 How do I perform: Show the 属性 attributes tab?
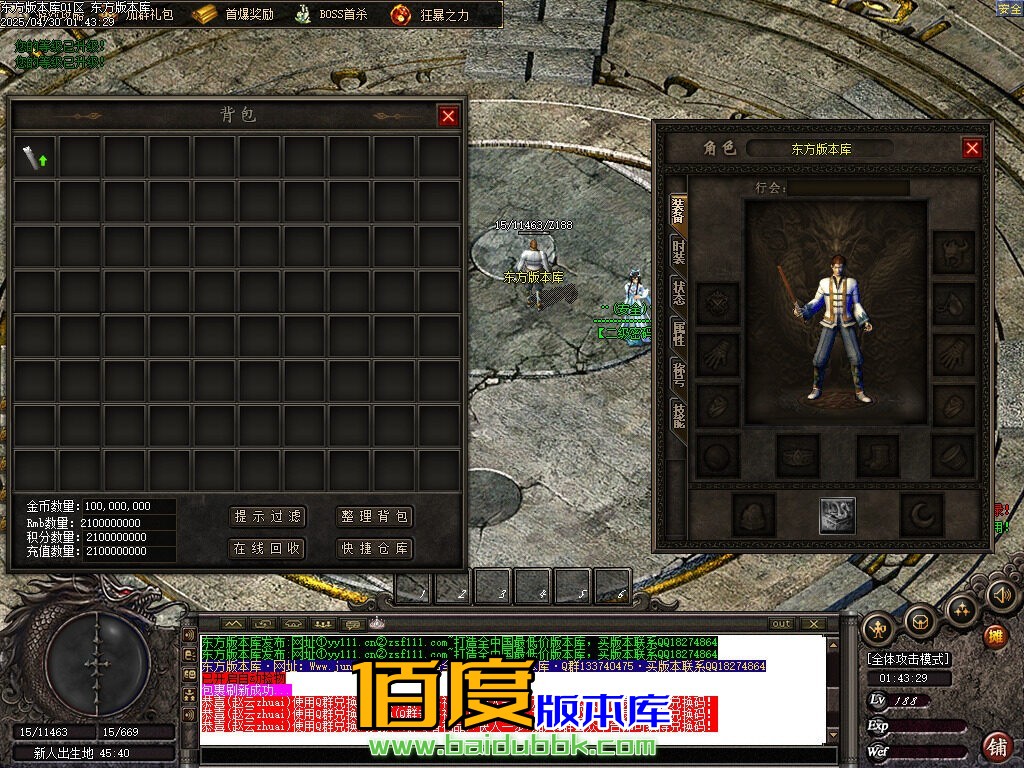[x=678, y=334]
